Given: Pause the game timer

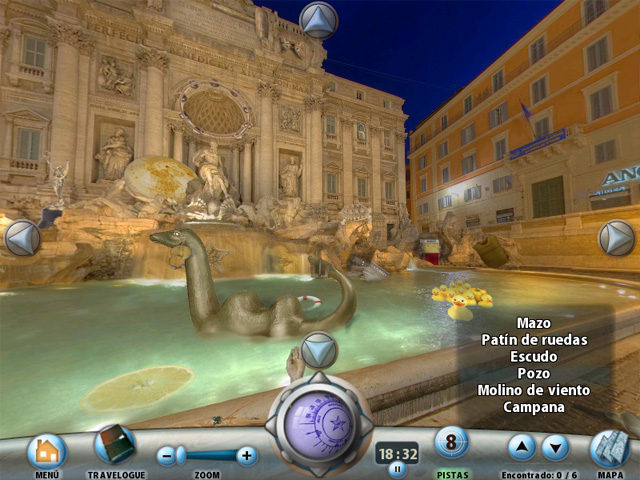Looking at the screenshot, I should pos(397,468).
